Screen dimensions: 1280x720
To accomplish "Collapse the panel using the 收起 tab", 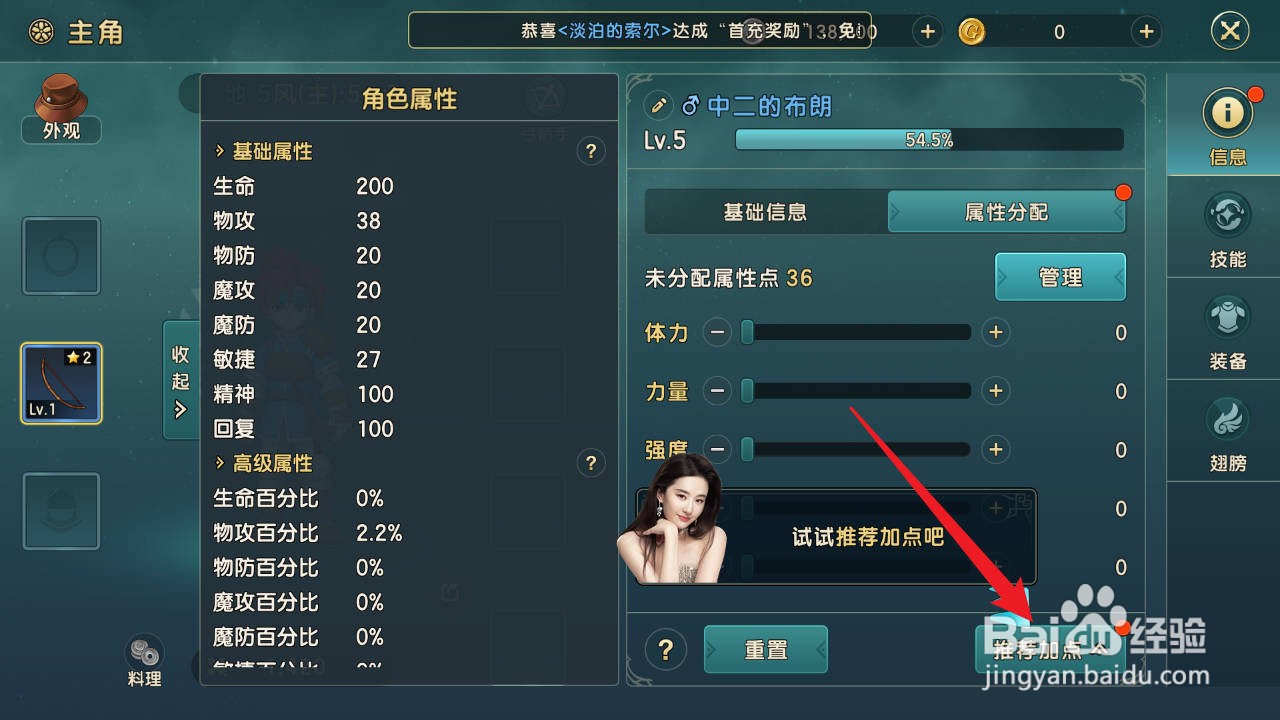I will point(181,380).
